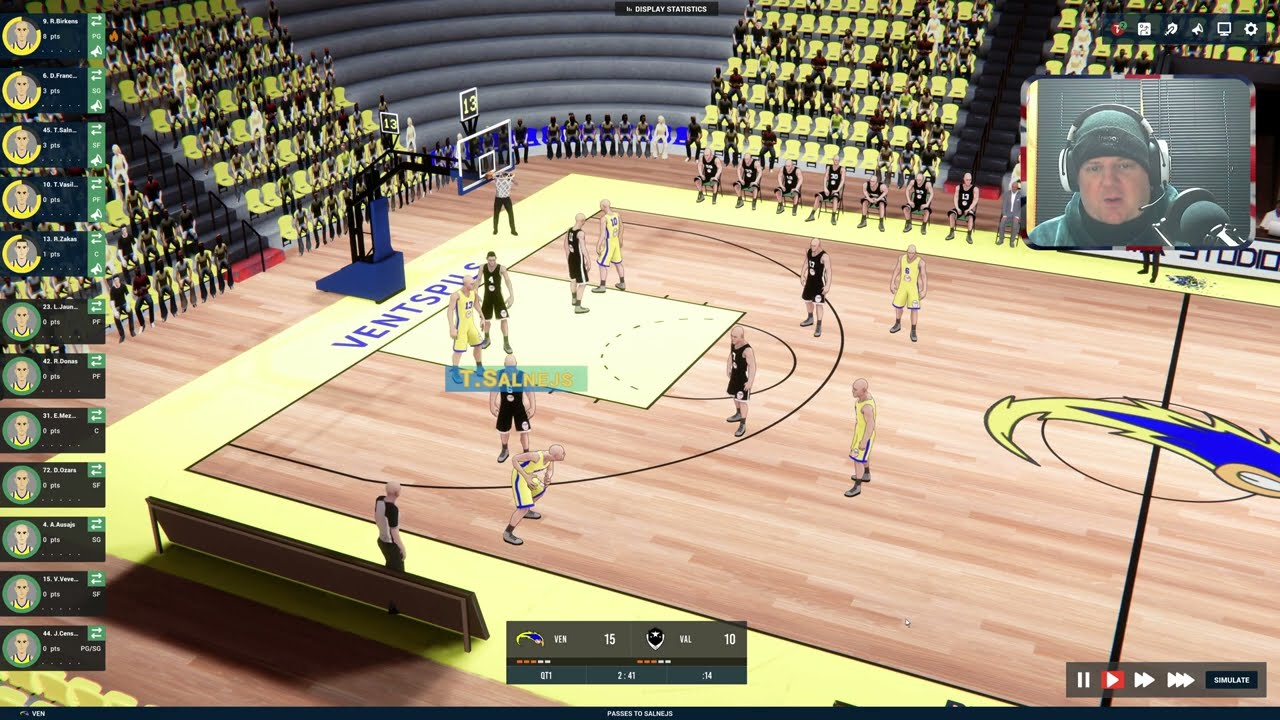Pause the match simulation
This screenshot has width=1280, height=720.
coord(1083,680)
